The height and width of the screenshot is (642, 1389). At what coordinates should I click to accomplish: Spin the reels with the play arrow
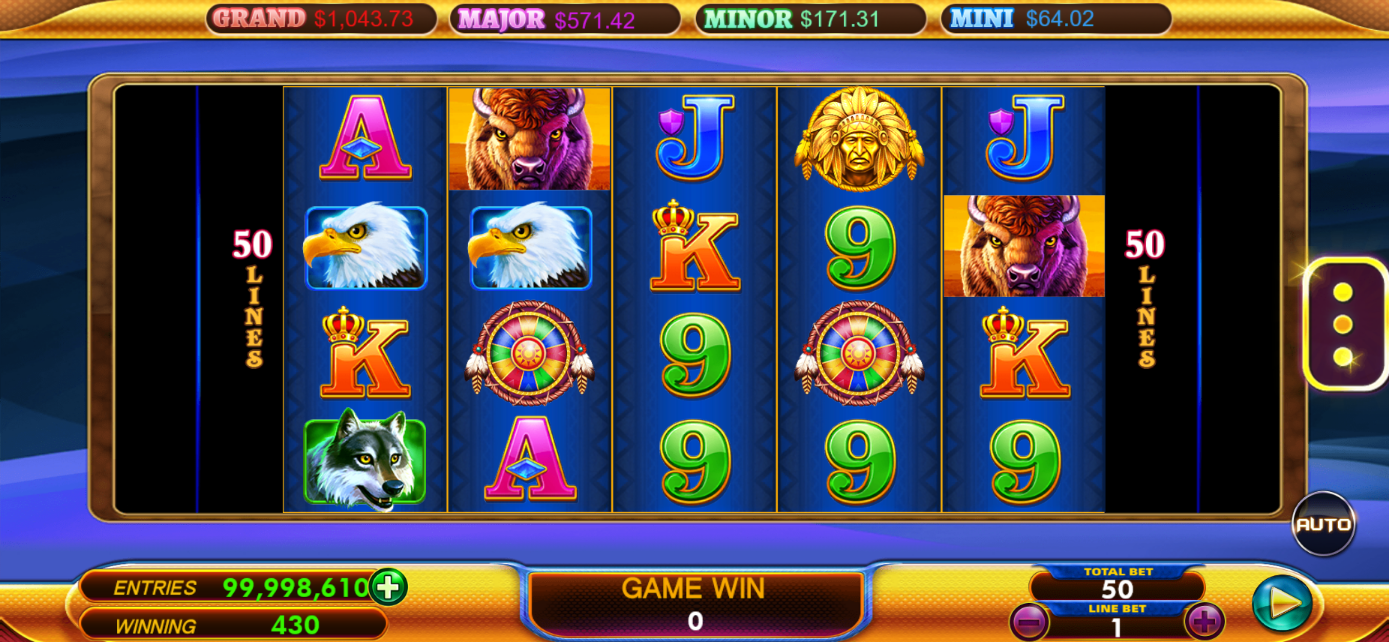click(x=1282, y=602)
